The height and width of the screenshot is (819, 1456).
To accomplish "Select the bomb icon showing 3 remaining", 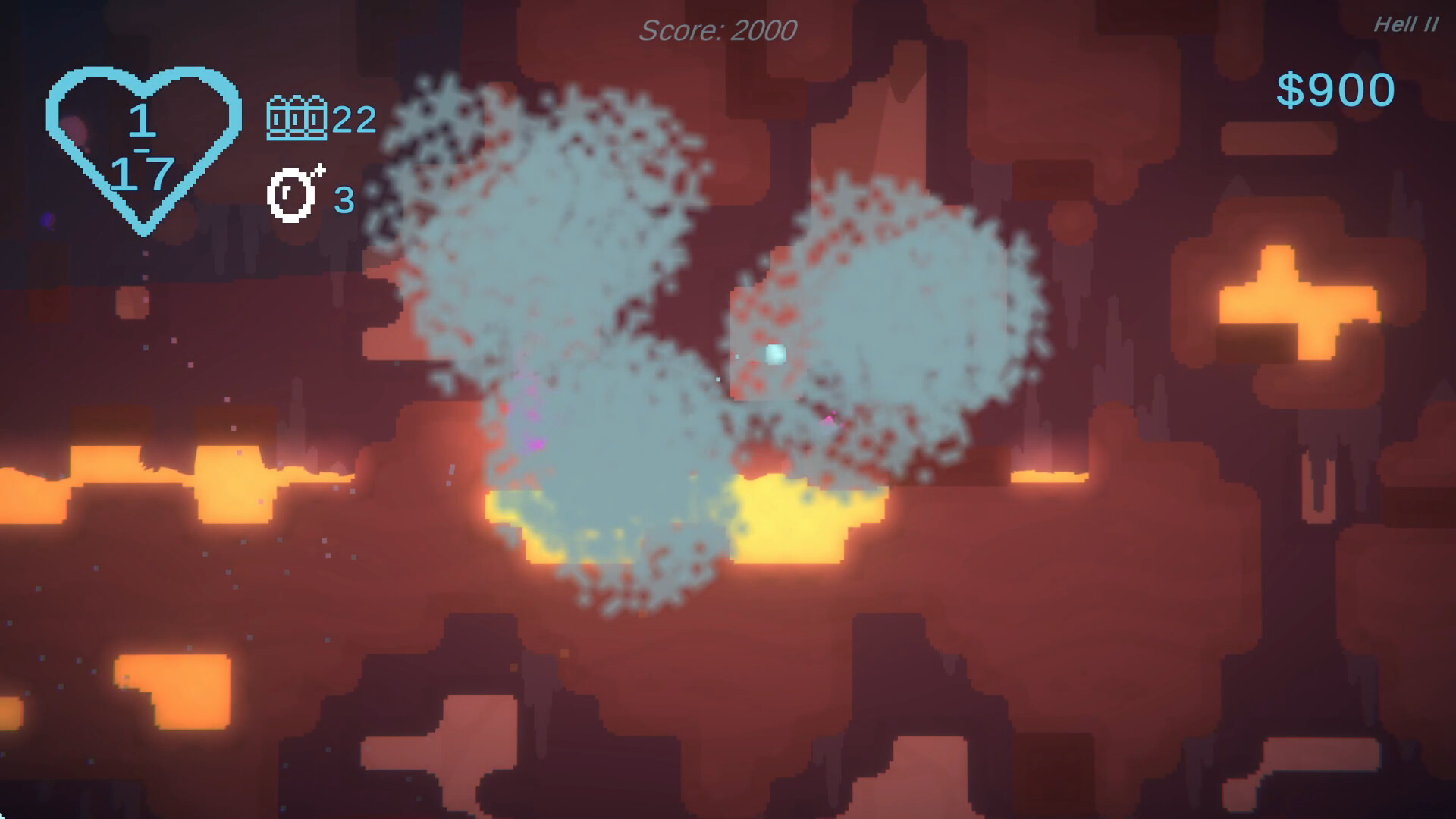I will (294, 196).
